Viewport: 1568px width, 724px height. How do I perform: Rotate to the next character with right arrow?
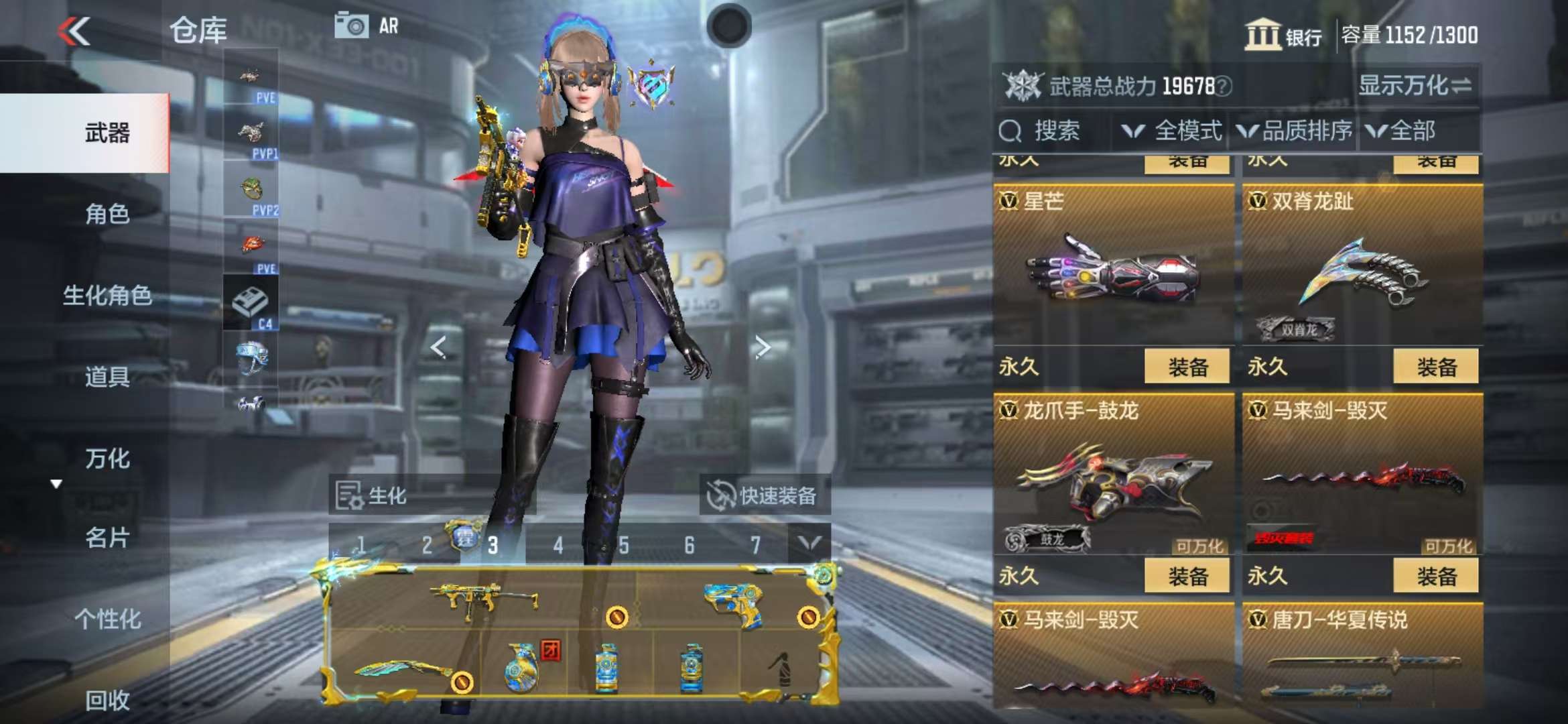(x=762, y=347)
